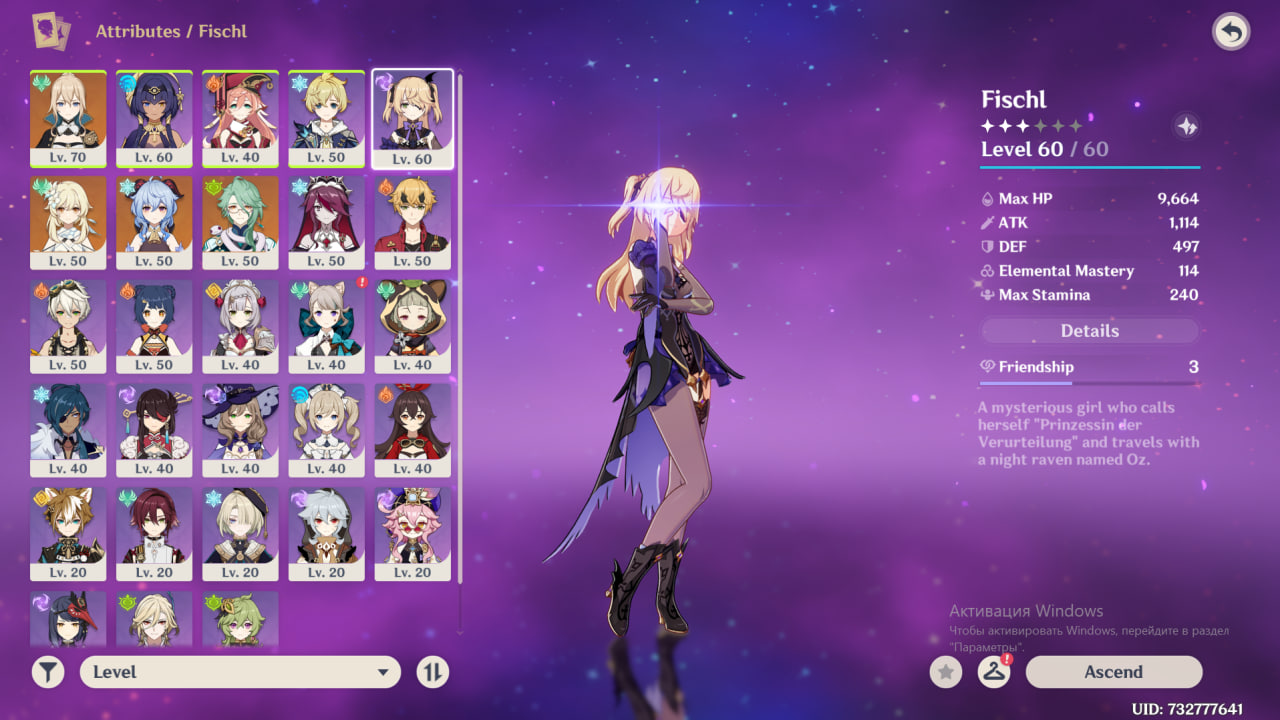The height and width of the screenshot is (720, 1280).
Task: Open Fischl's Details panel
Action: point(1089,331)
